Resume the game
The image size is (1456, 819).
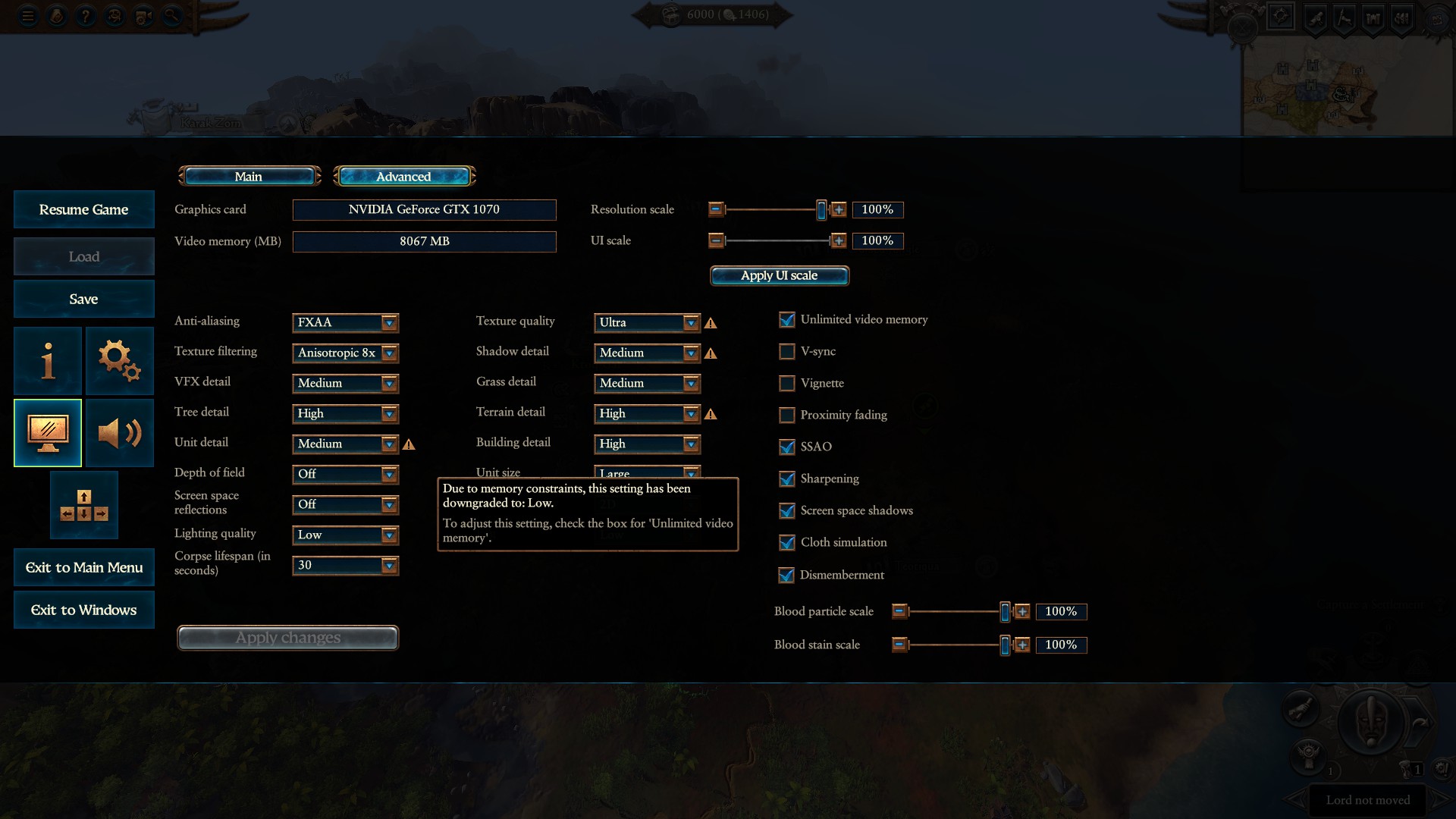point(83,209)
